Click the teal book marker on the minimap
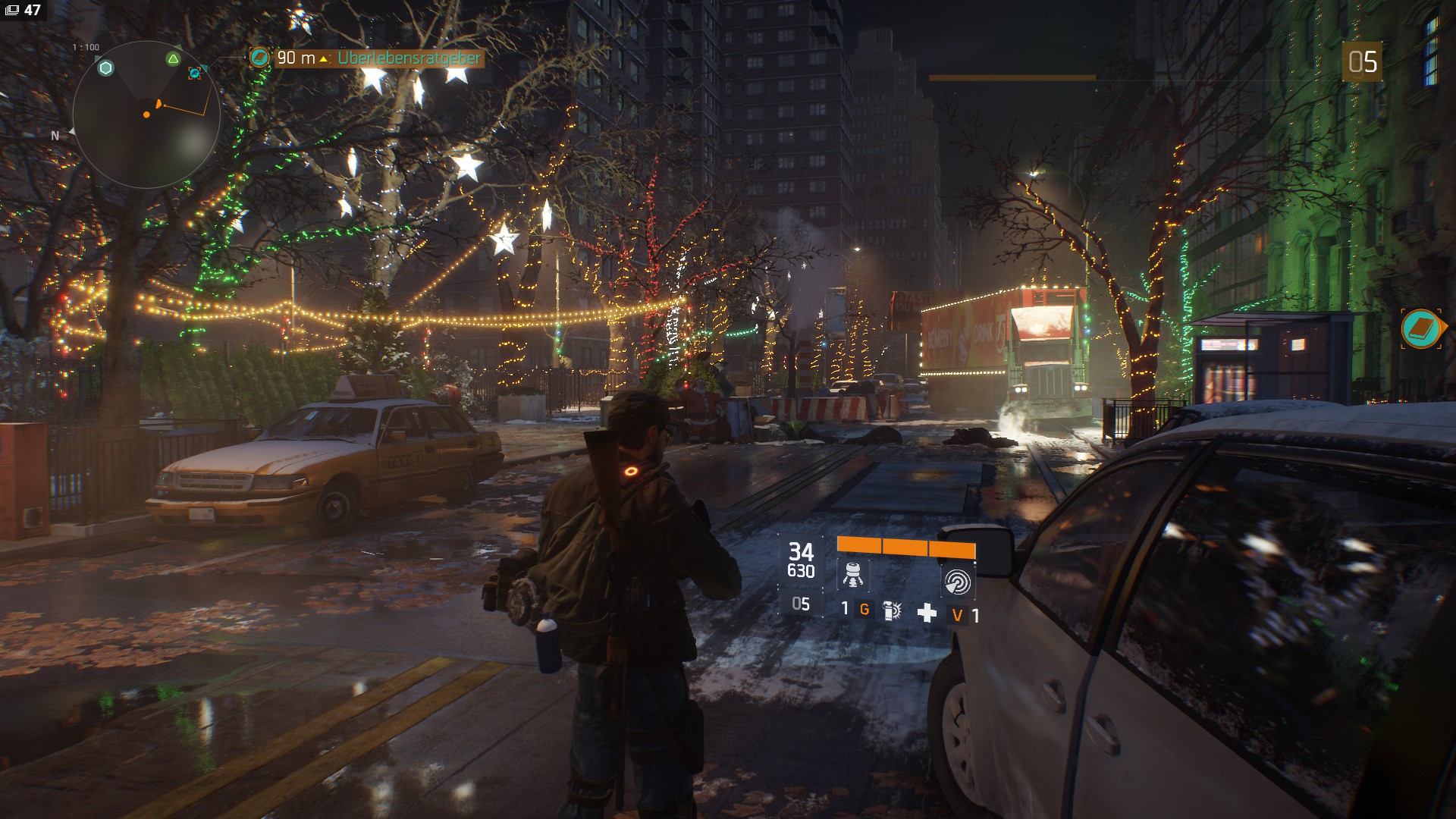The image size is (1456, 819). tap(196, 73)
